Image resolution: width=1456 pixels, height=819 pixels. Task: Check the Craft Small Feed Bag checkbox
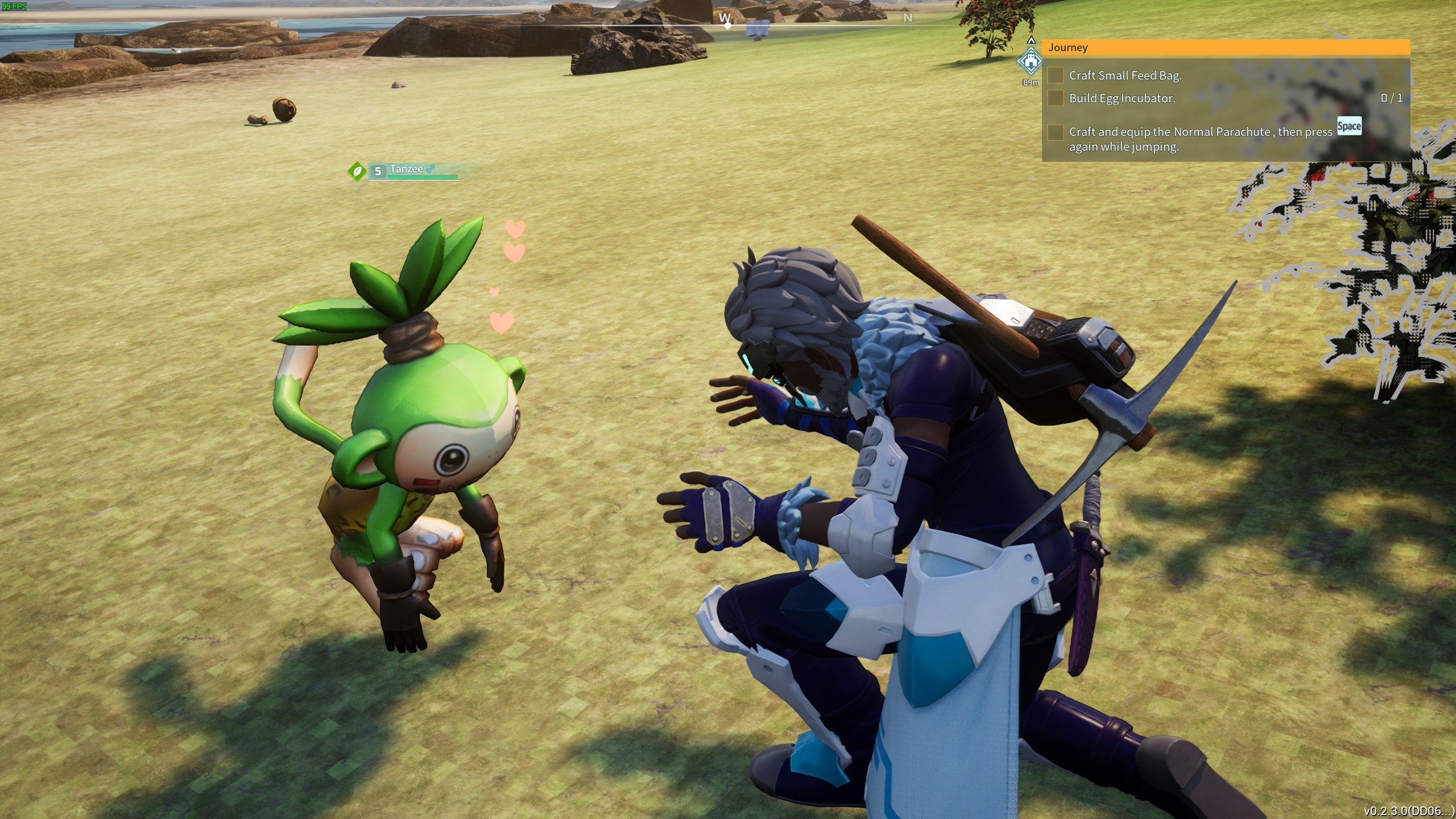pyautogui.click(x=1056, y=75)
